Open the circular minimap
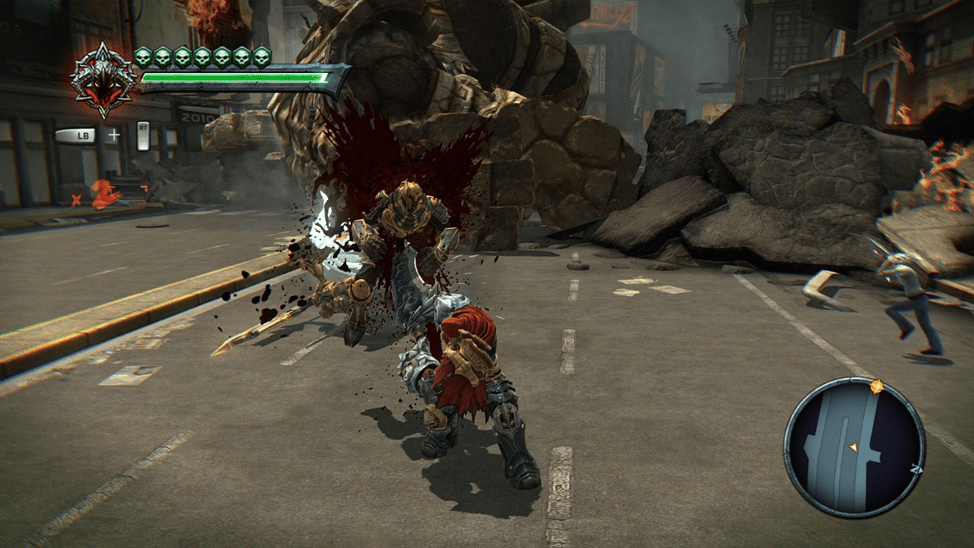Image resolution: width=974 pixels, height=548 pixels. [853, 446]
